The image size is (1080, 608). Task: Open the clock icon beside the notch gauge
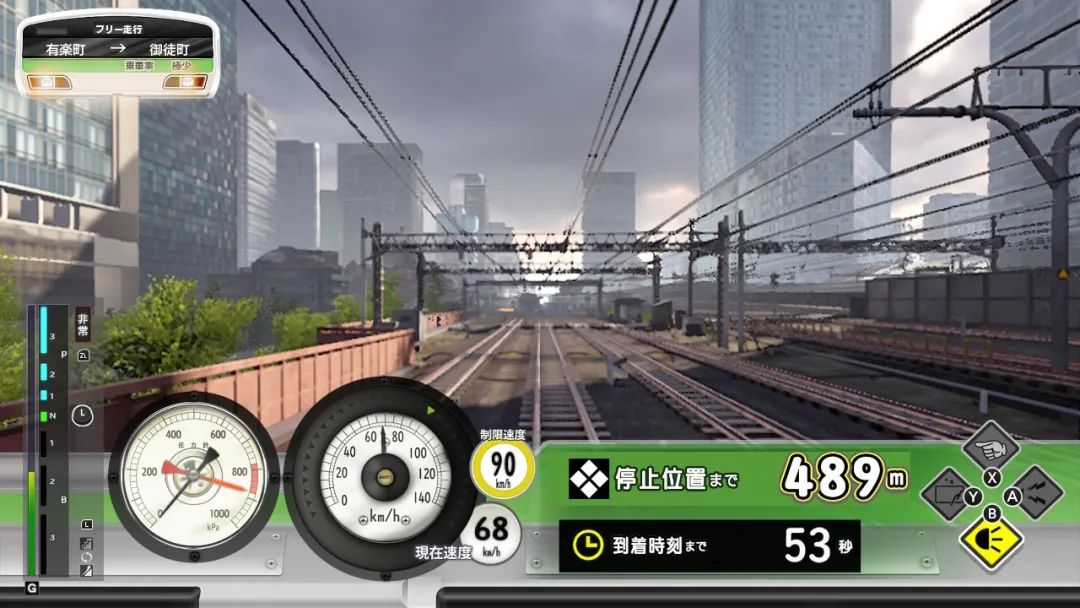click(x=82, y=415)
